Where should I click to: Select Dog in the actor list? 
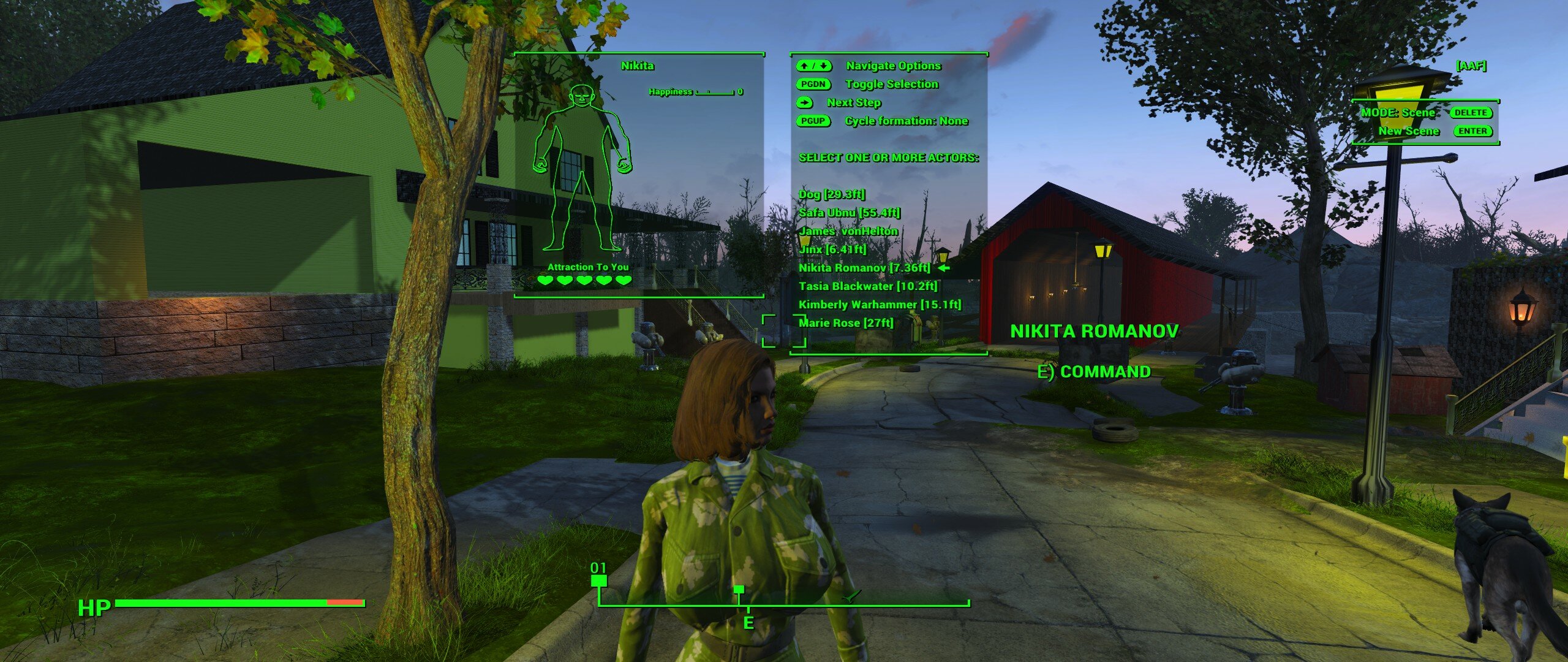tap(831, 194)
